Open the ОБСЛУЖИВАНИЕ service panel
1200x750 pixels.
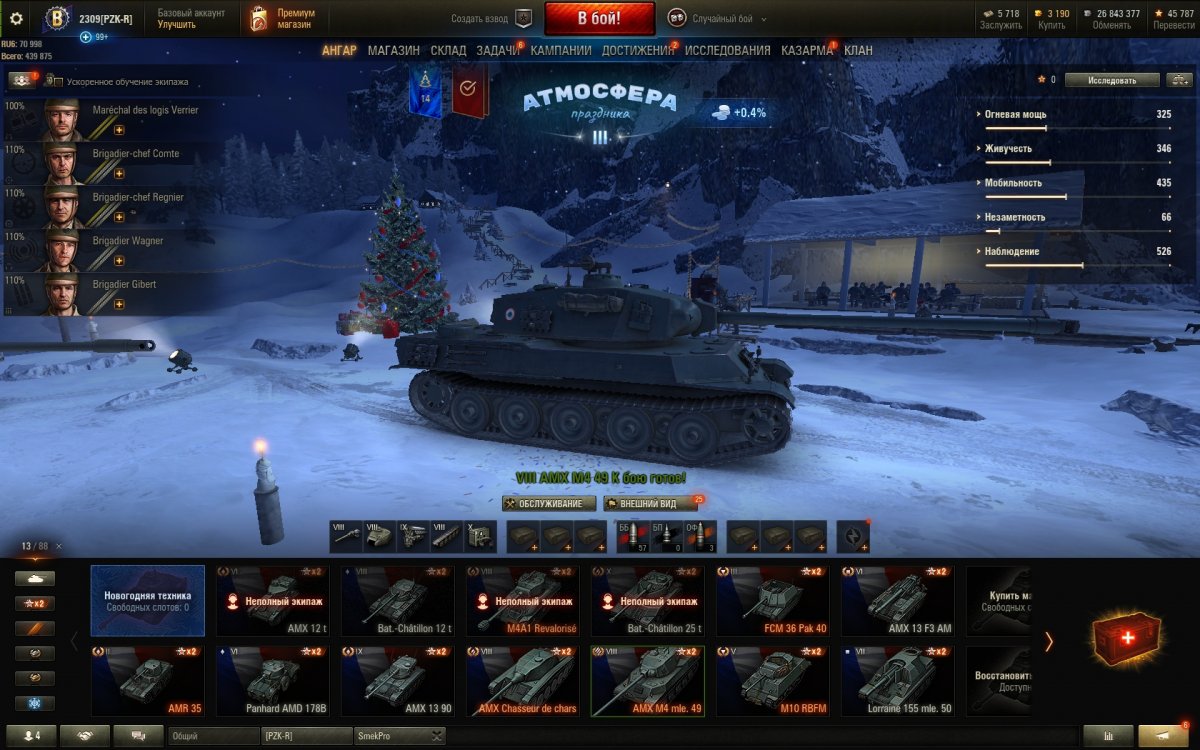pyautogui.click(x=549, y=504)
